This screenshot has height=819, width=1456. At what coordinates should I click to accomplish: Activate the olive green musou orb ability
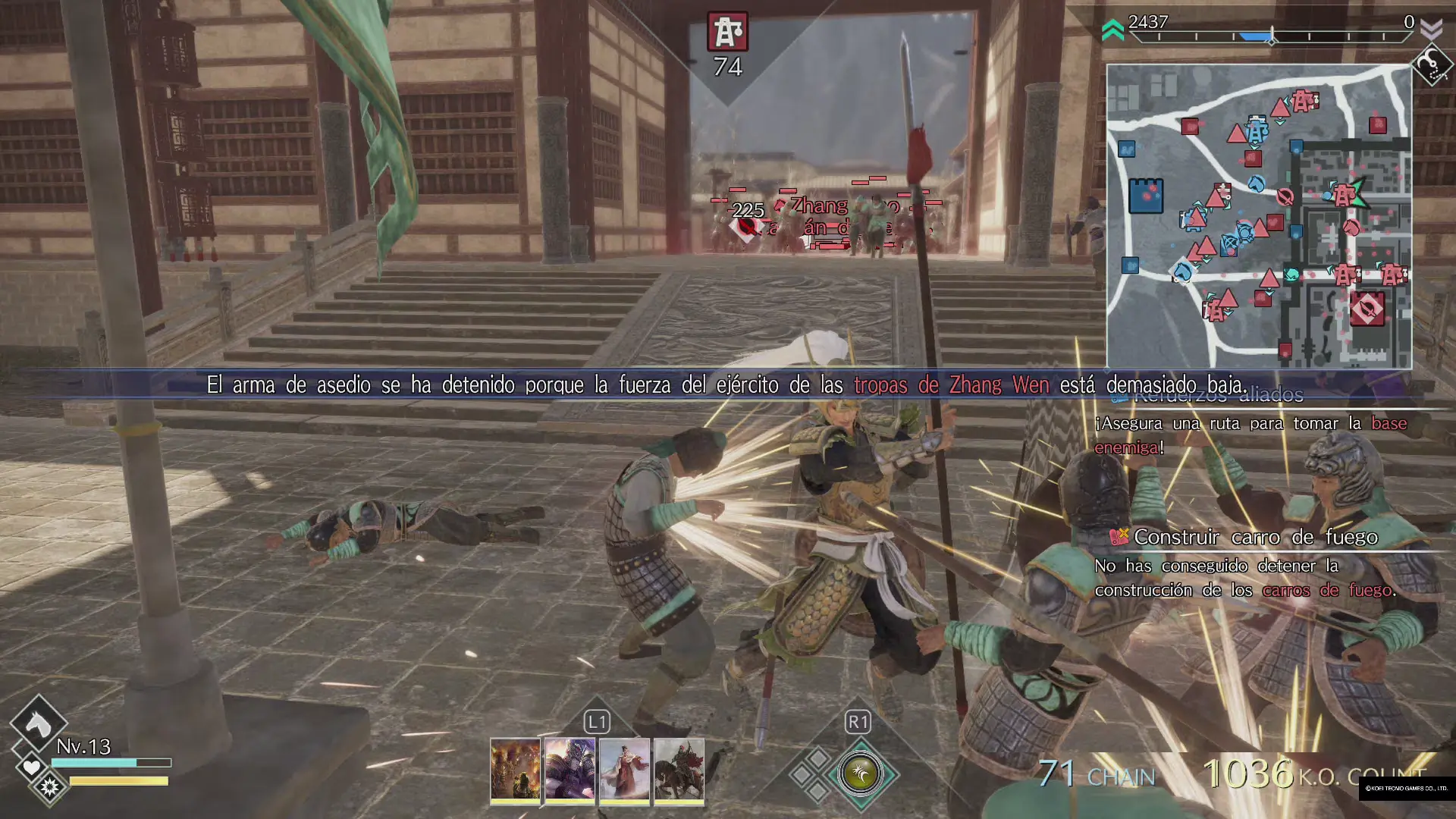pyautogui.click(x=860, y=773)
